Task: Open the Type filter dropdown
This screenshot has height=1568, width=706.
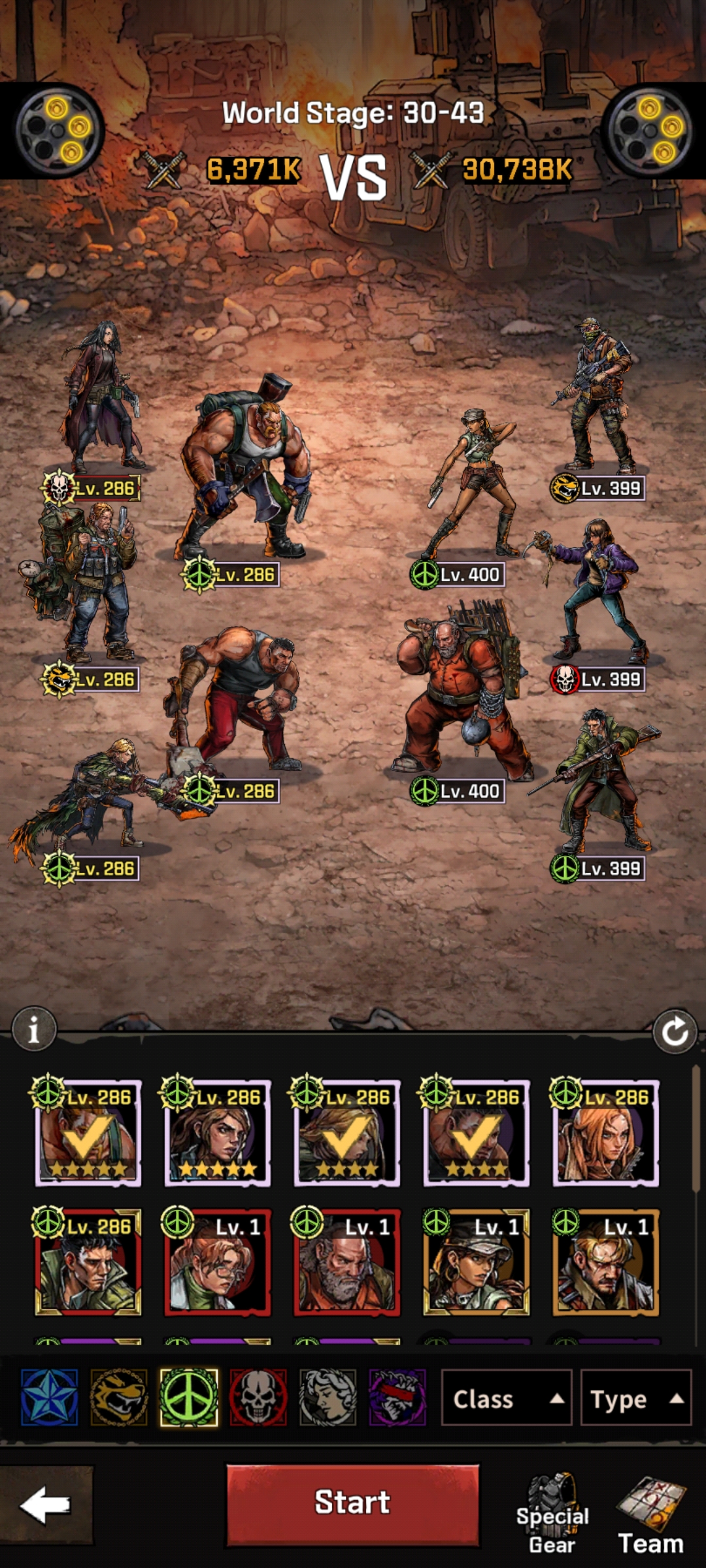Action: [x=635, y=1399]
